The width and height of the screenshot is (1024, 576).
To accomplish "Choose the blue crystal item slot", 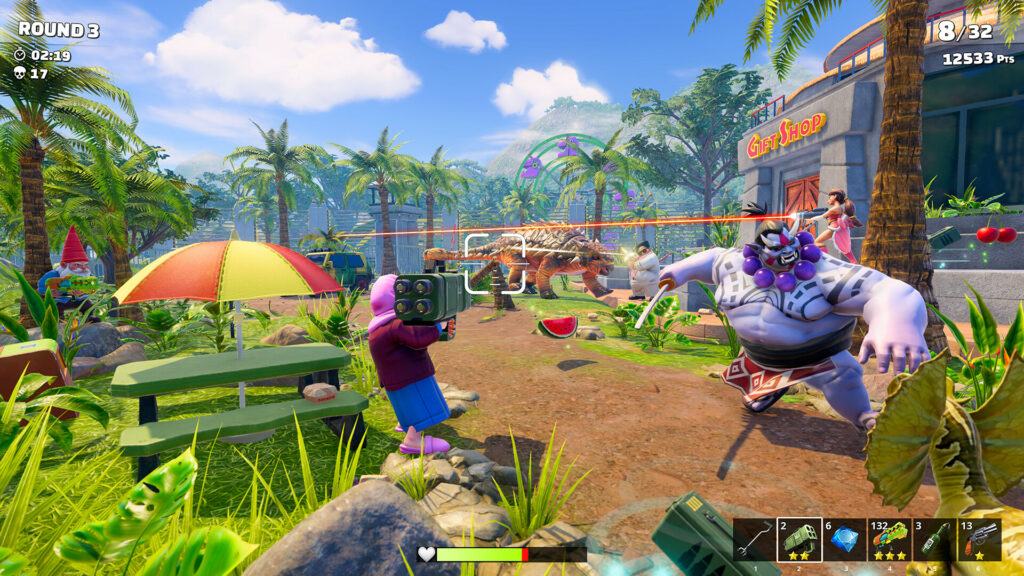I will [845, 539].
